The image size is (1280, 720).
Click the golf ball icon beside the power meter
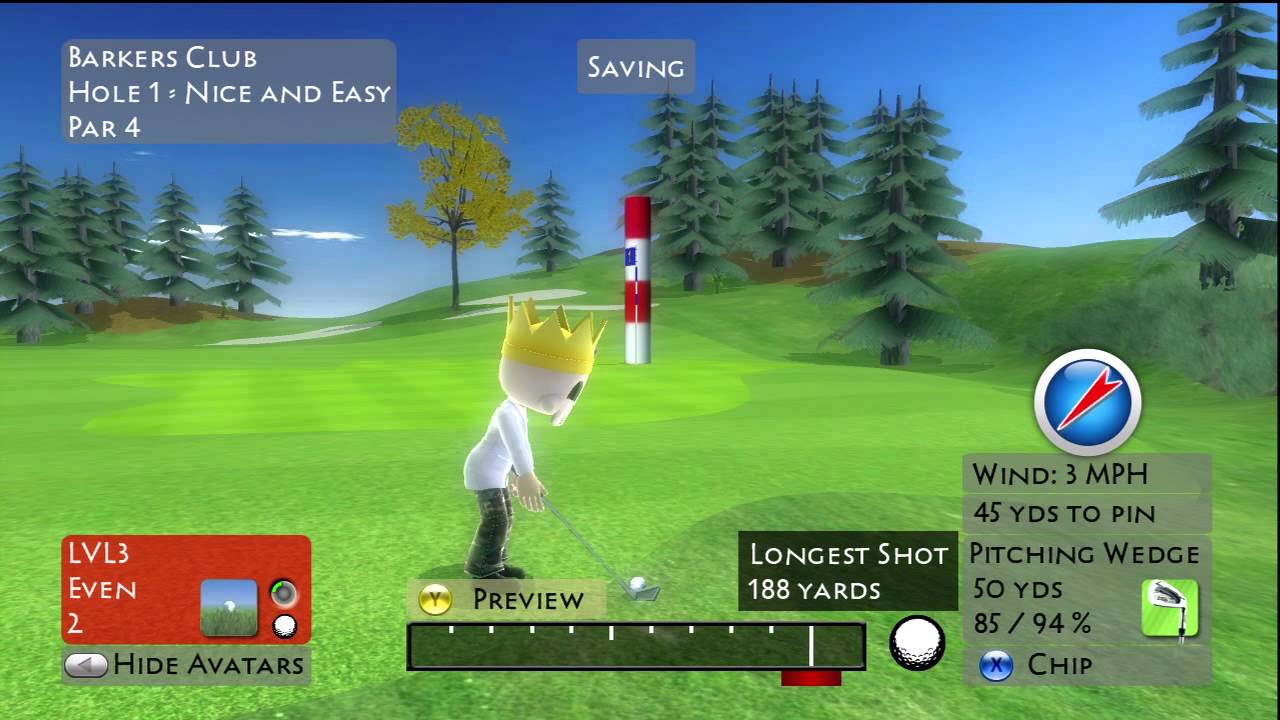[x=916, y=643]
